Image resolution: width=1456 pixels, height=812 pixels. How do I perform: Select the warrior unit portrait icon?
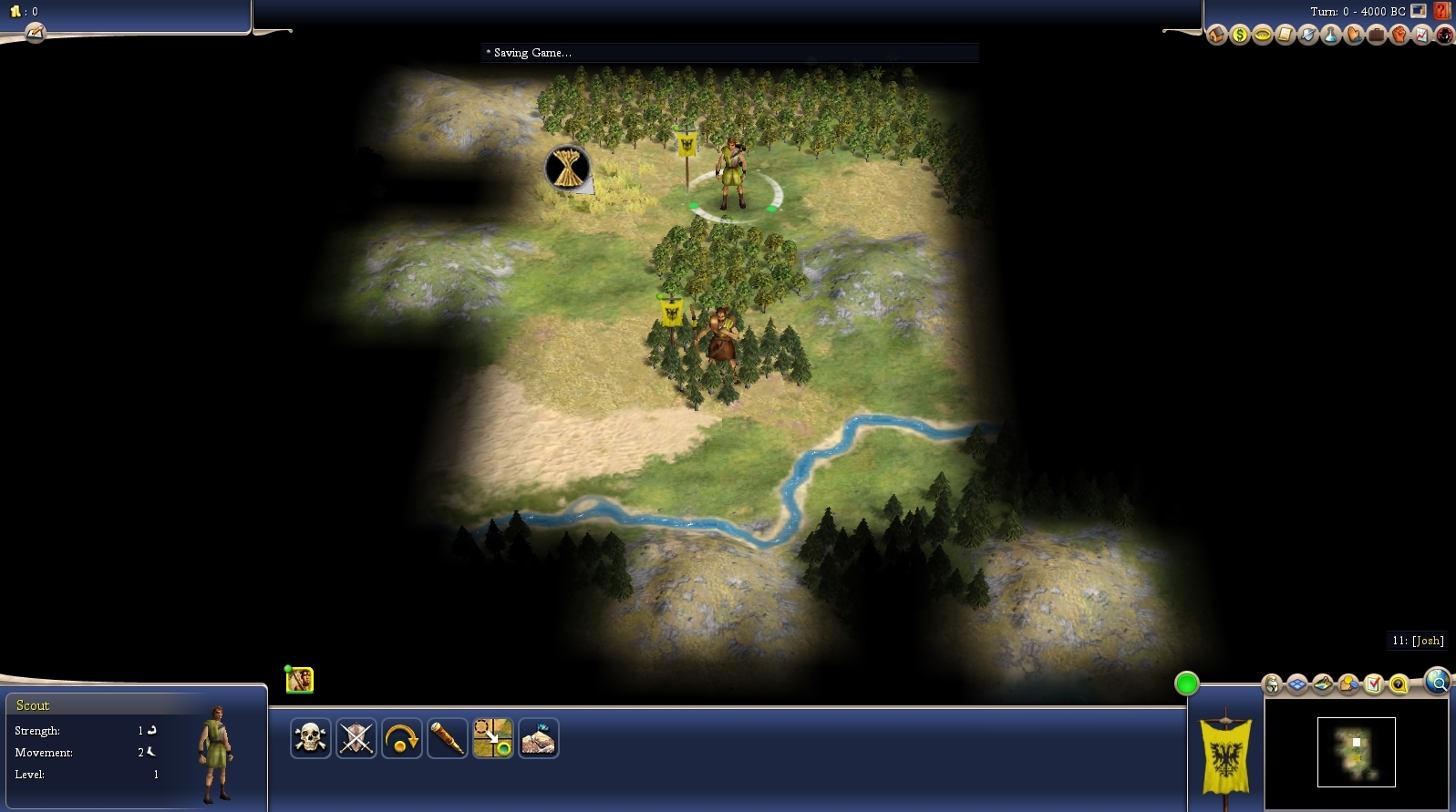[299, 680]
